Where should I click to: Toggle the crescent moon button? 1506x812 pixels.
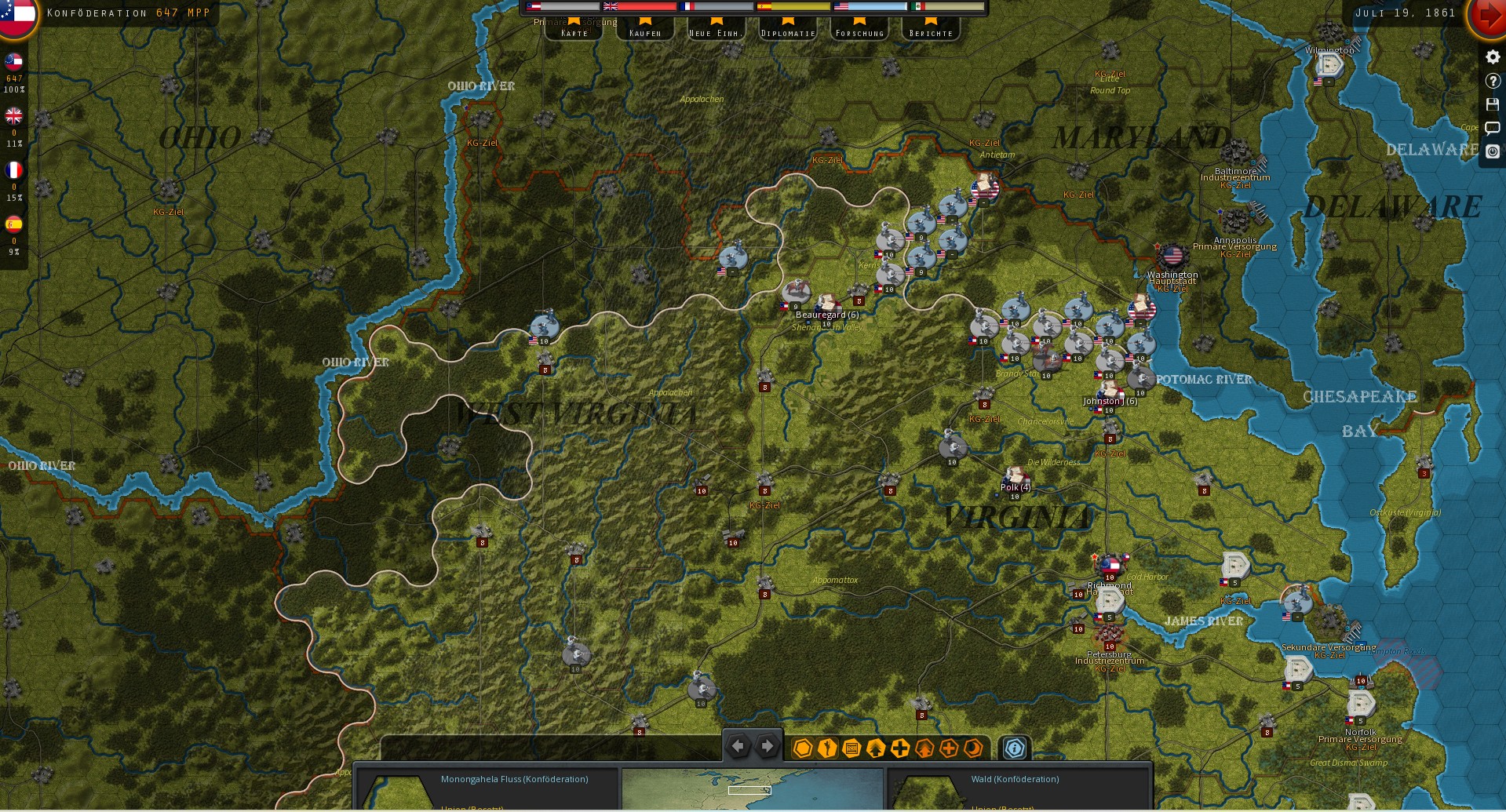pos(973,748)
